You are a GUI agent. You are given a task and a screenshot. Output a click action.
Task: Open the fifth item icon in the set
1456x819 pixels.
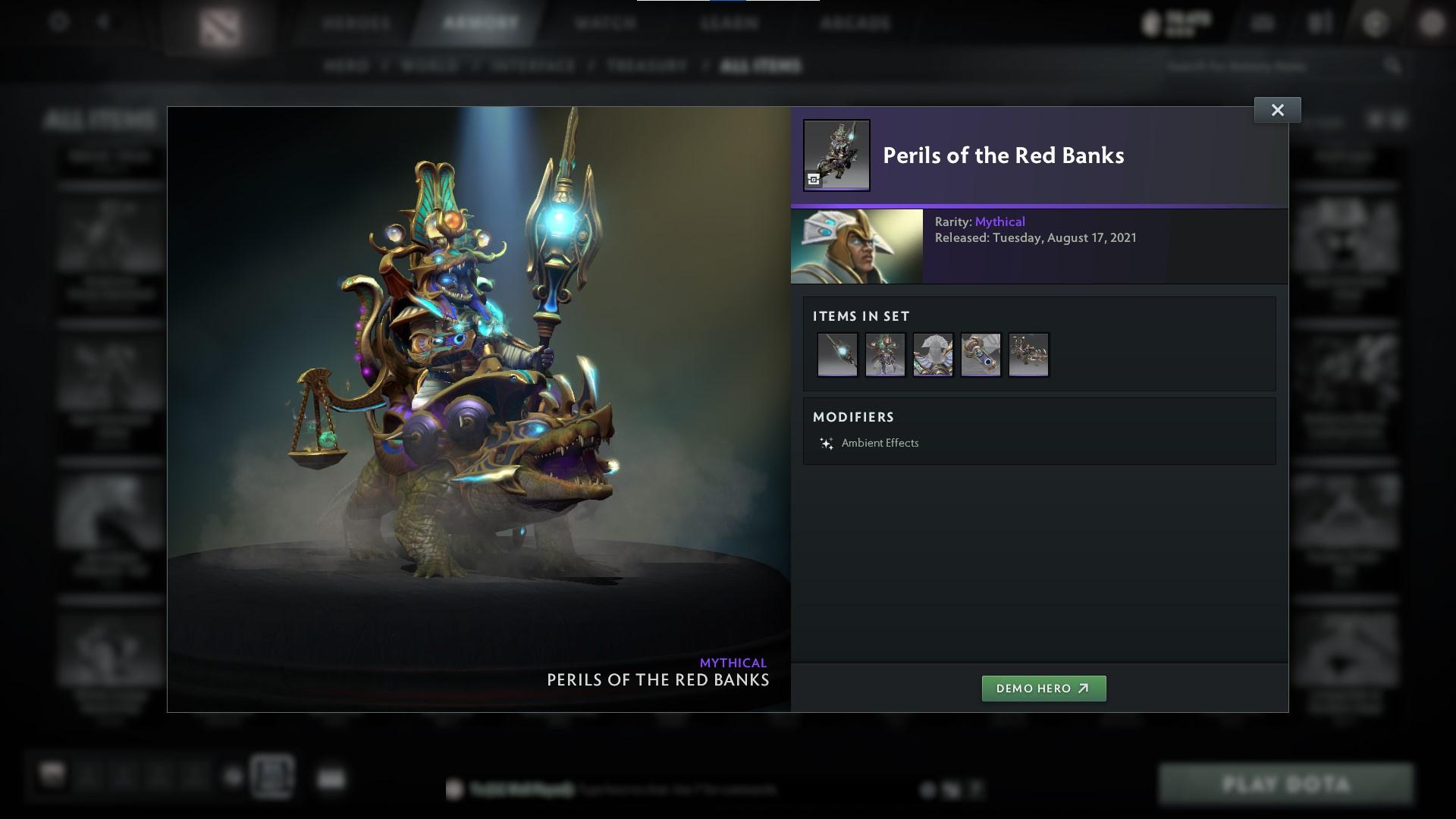coord(1028,354)
